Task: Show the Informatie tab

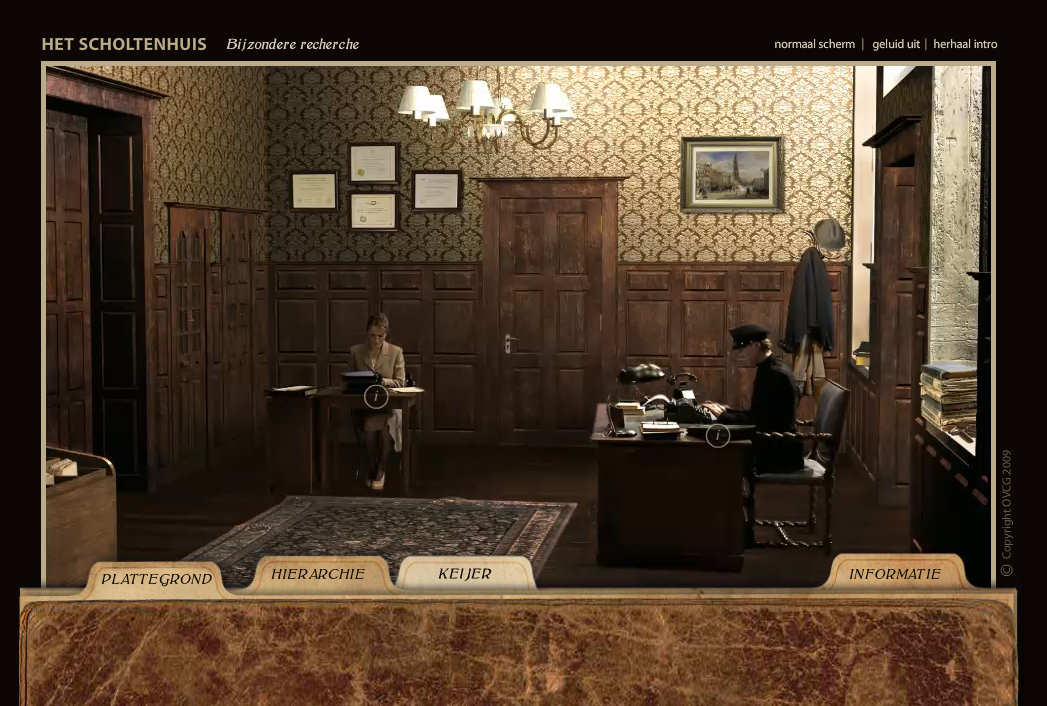Action: [x=894, y=574]
